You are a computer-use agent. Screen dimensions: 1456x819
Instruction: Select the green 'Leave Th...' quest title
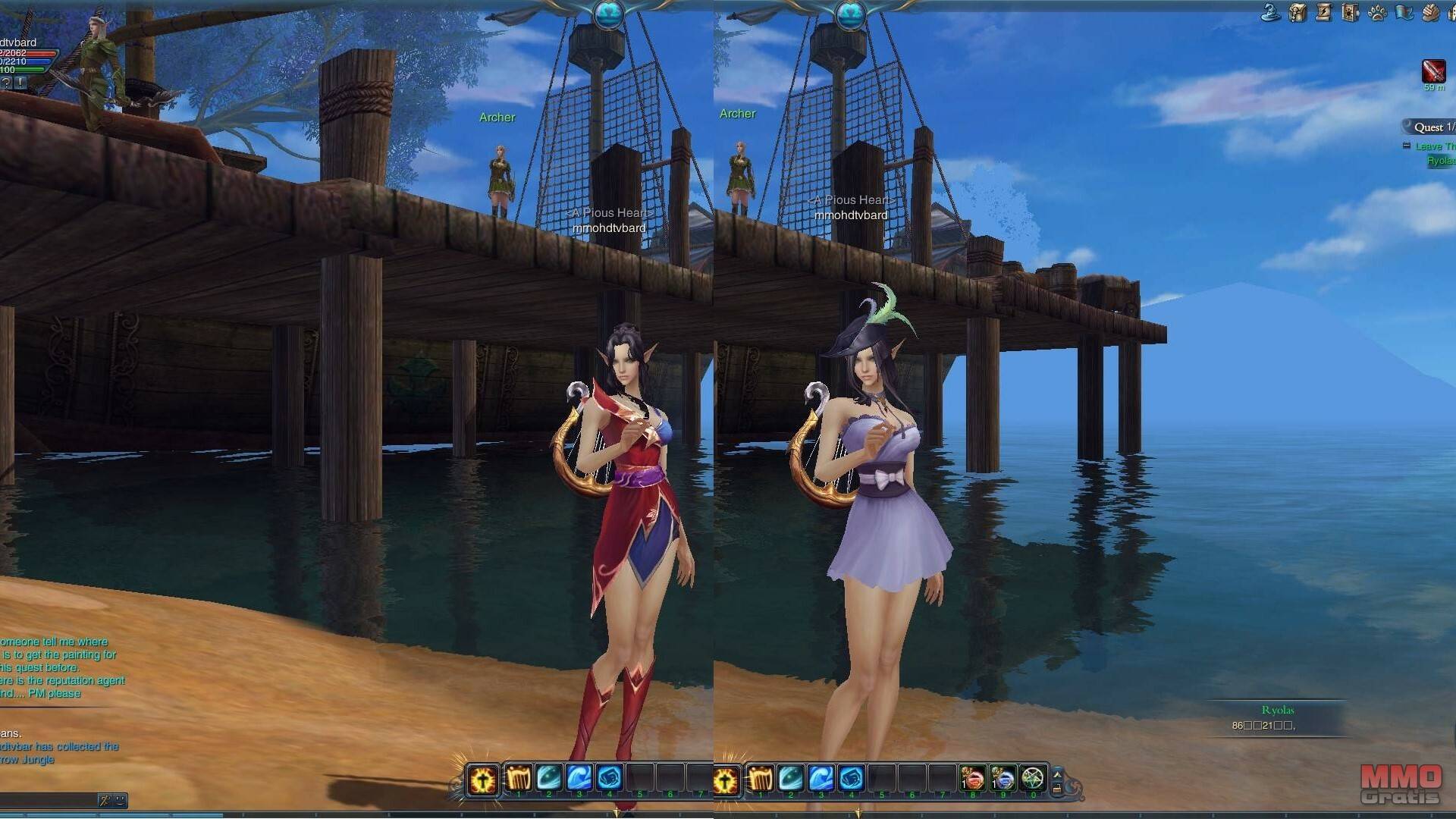click(x=1435, y=146)
